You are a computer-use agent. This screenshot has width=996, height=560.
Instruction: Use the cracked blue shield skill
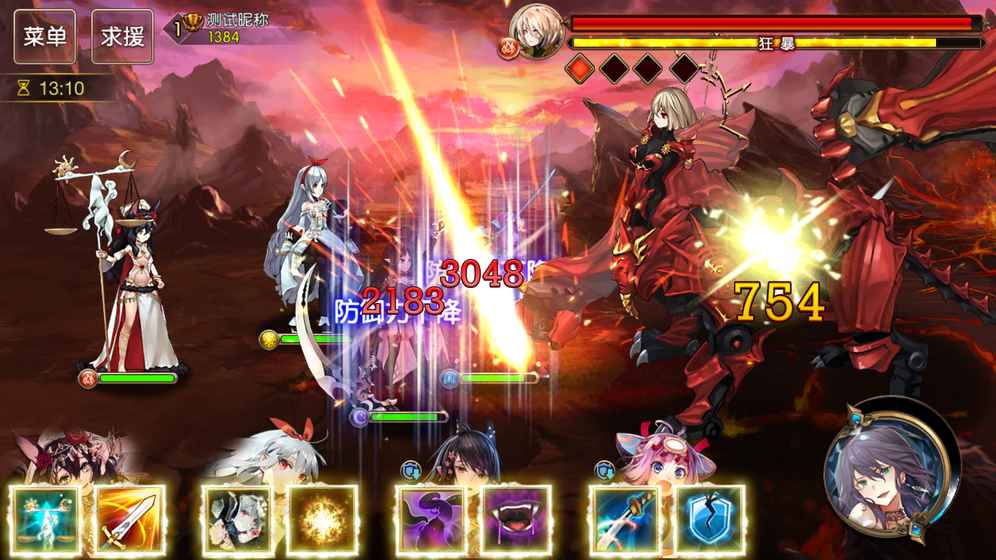tap(708, 520)
